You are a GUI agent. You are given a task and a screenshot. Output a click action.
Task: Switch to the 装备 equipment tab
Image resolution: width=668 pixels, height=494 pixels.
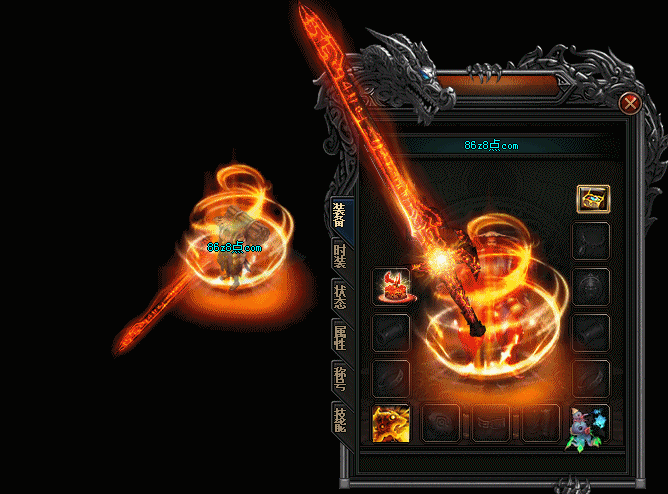(x=340, y=215)
